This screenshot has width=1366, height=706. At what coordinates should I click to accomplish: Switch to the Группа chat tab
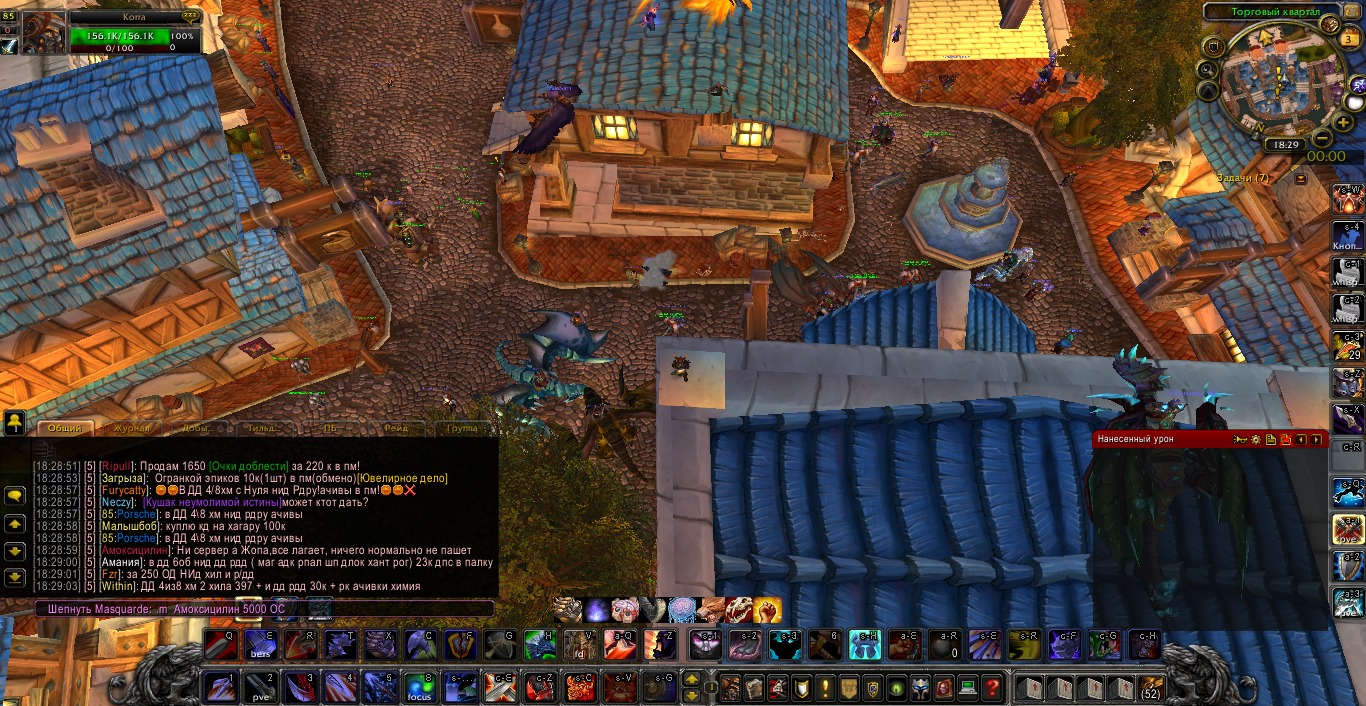pos(461,428)
